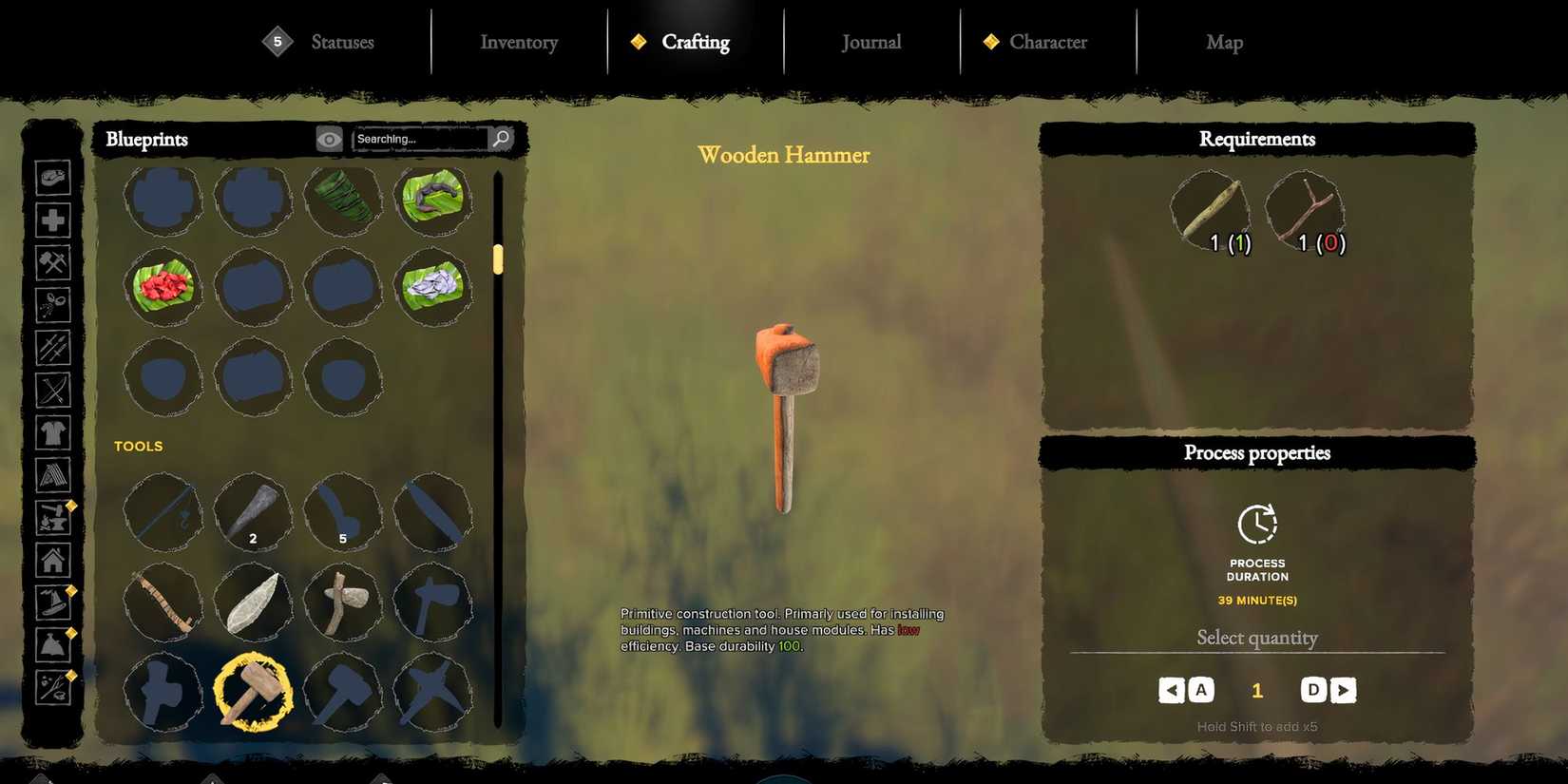Switch to the Journal tab
Viewport: 1568px width, 784px height.
[x=870, y=42]
